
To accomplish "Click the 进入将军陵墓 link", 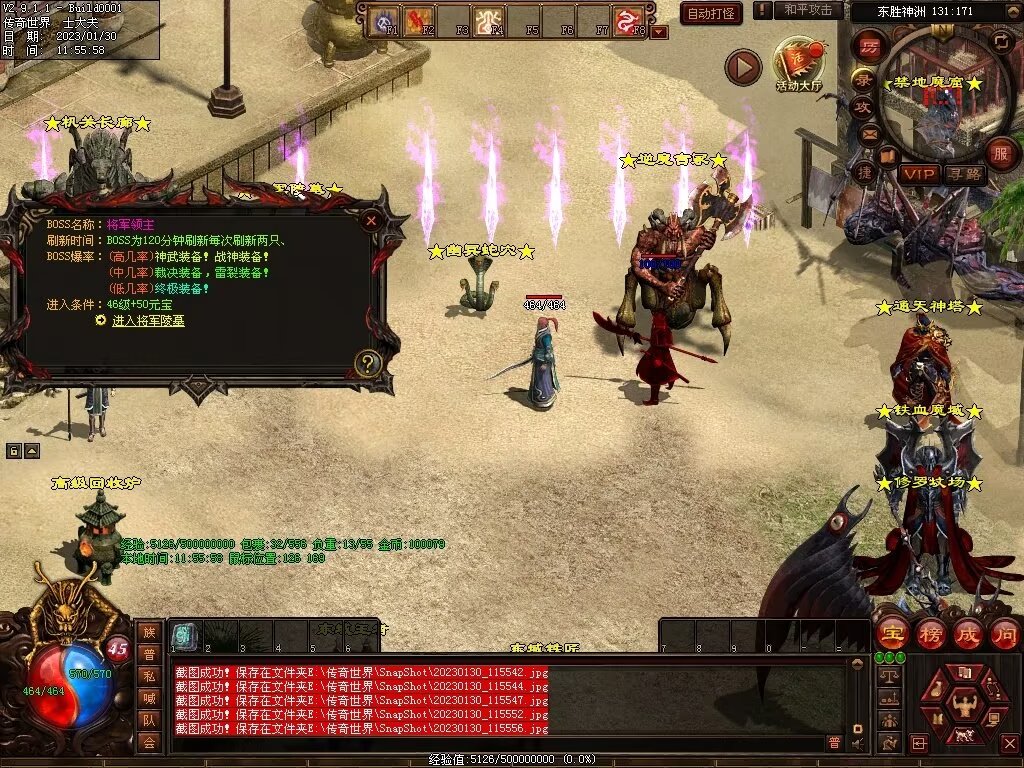I will pos(148,321).
